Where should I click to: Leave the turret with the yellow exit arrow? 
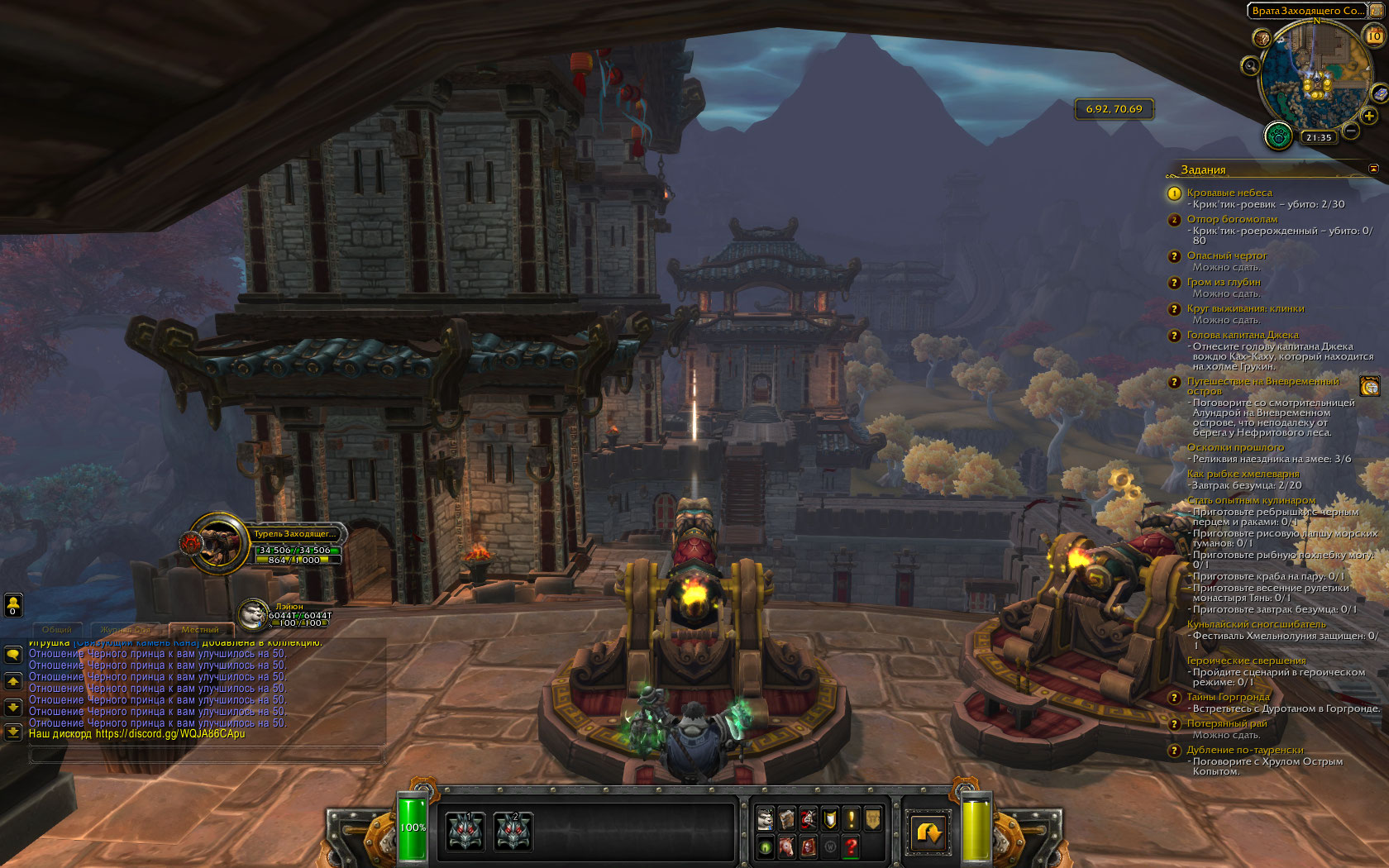tap(928, 832)
